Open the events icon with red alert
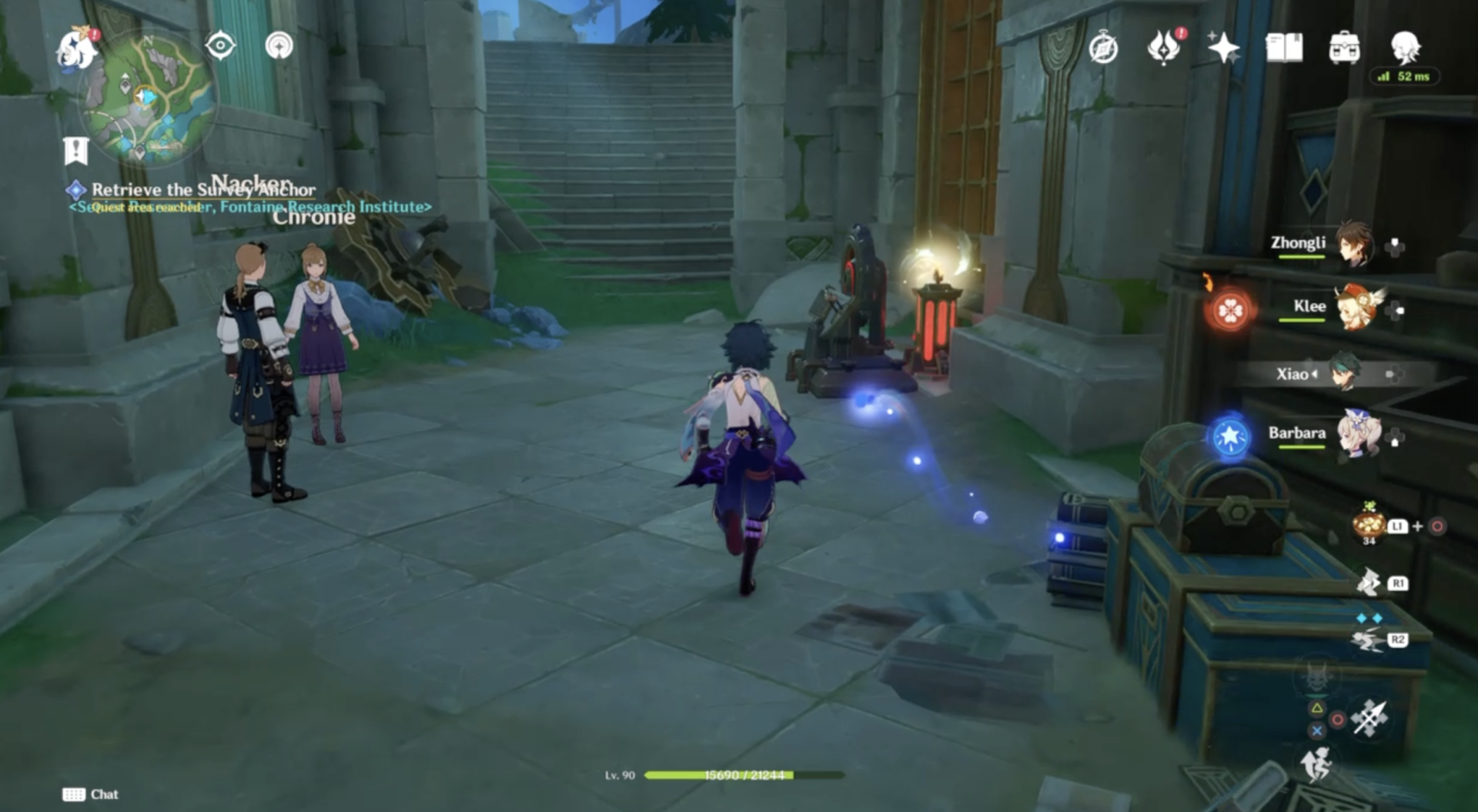This screenshot has width=1478, height=812. coord(1164,48)
